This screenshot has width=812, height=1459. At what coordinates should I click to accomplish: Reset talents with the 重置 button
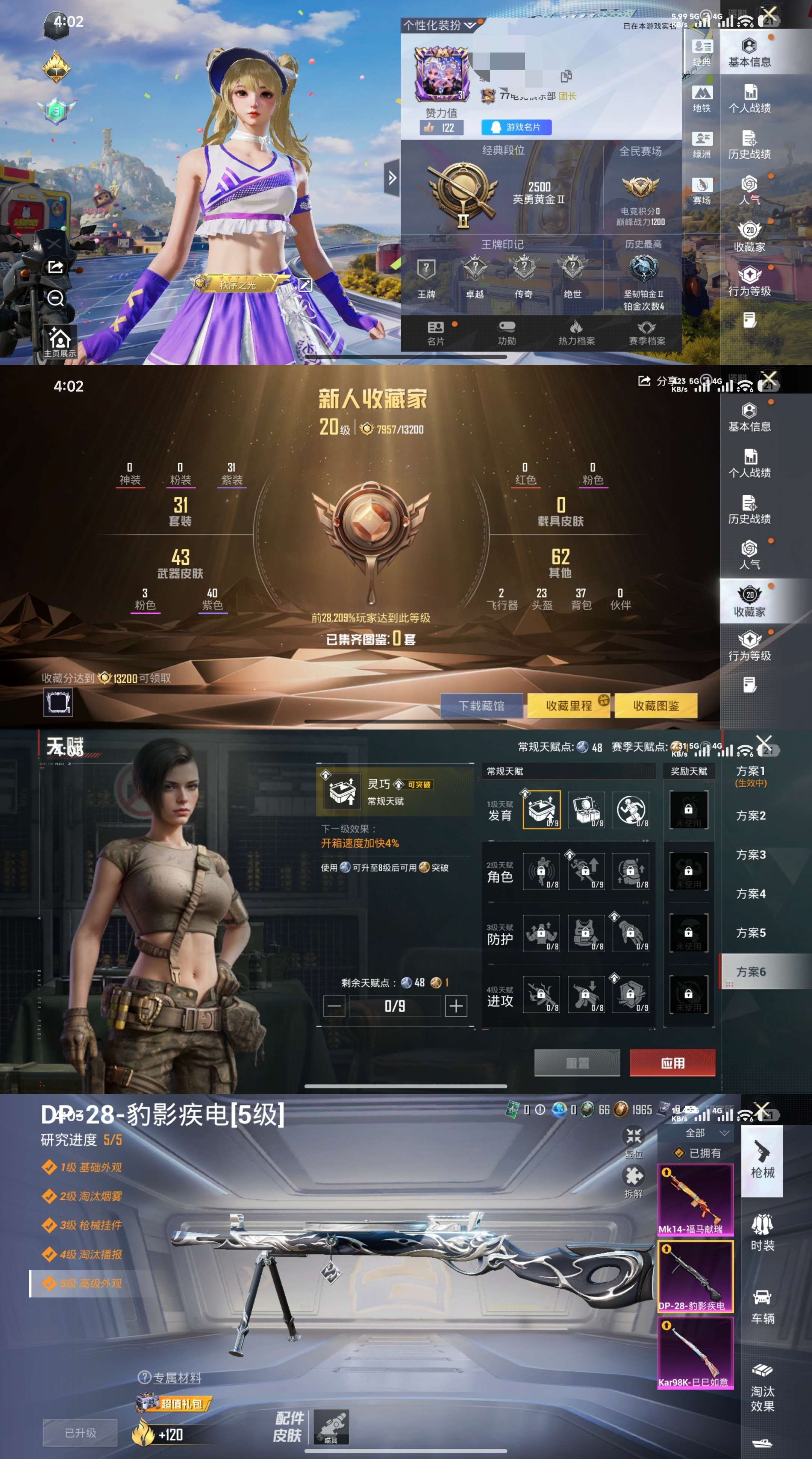pos(577,1063)
